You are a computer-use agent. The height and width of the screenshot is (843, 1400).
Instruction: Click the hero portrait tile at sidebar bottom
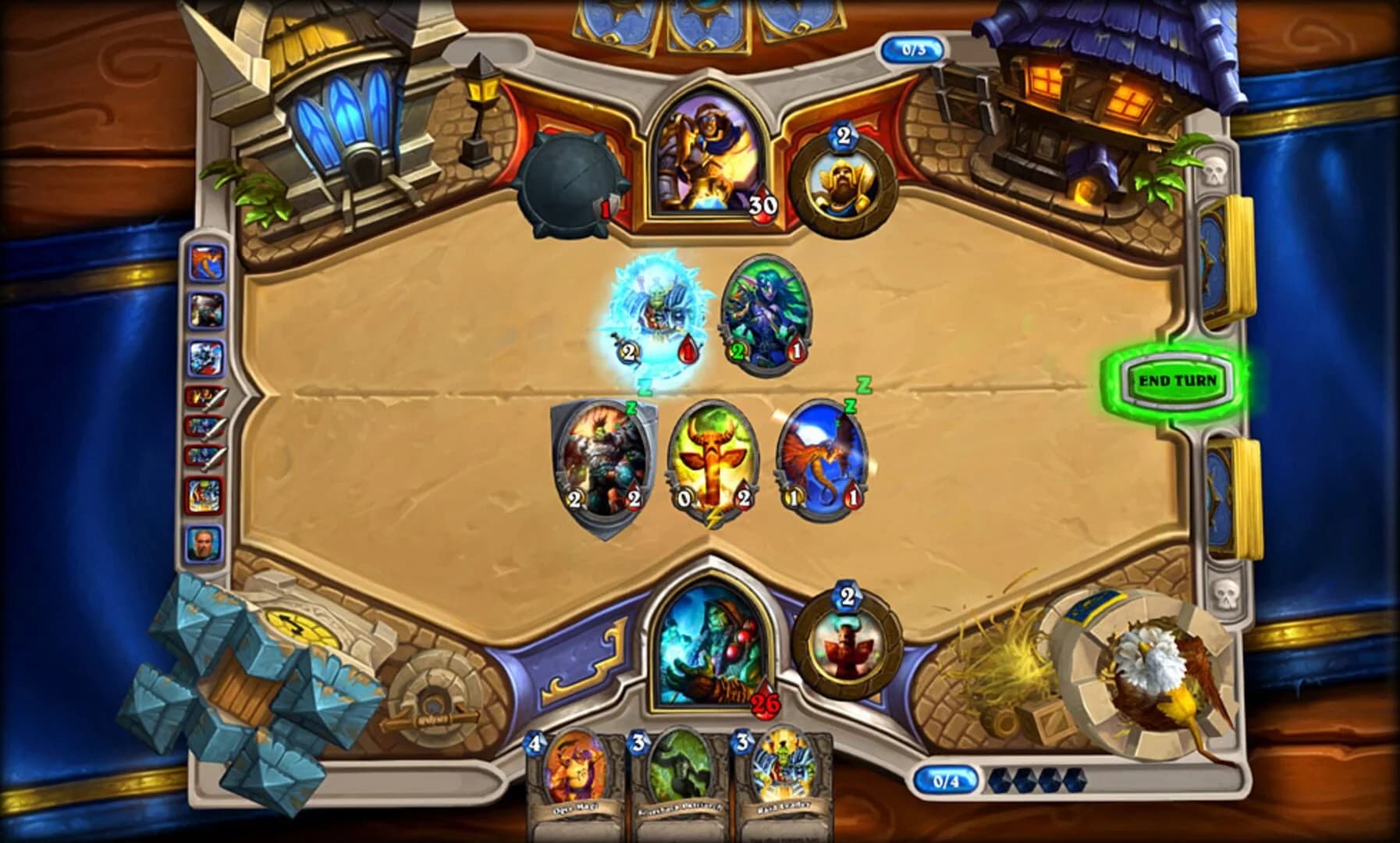tap(204, 540)
